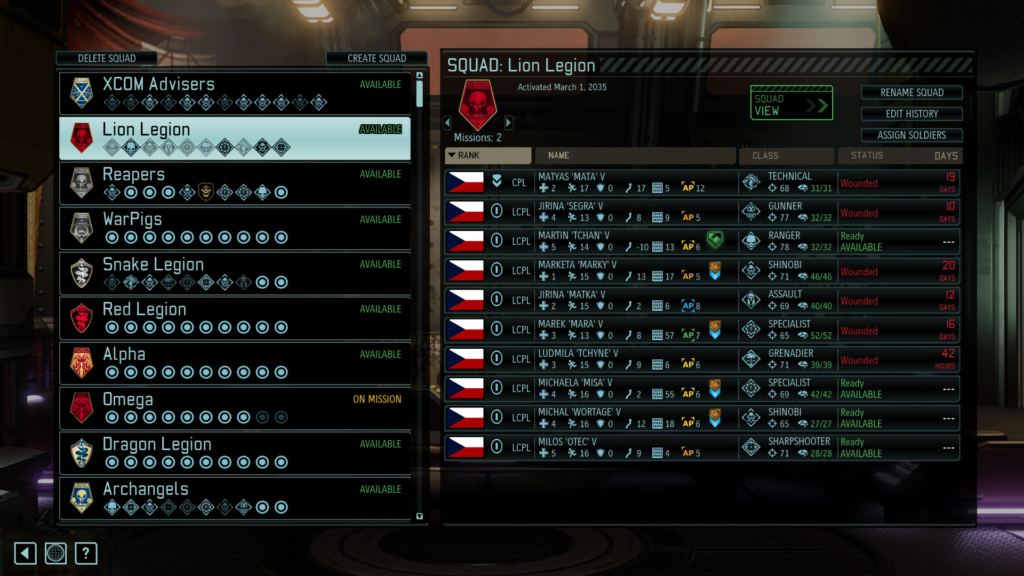Pick the Red Legion squad
This screenshot has width=1024, height=576.
[x=235, y=318]
